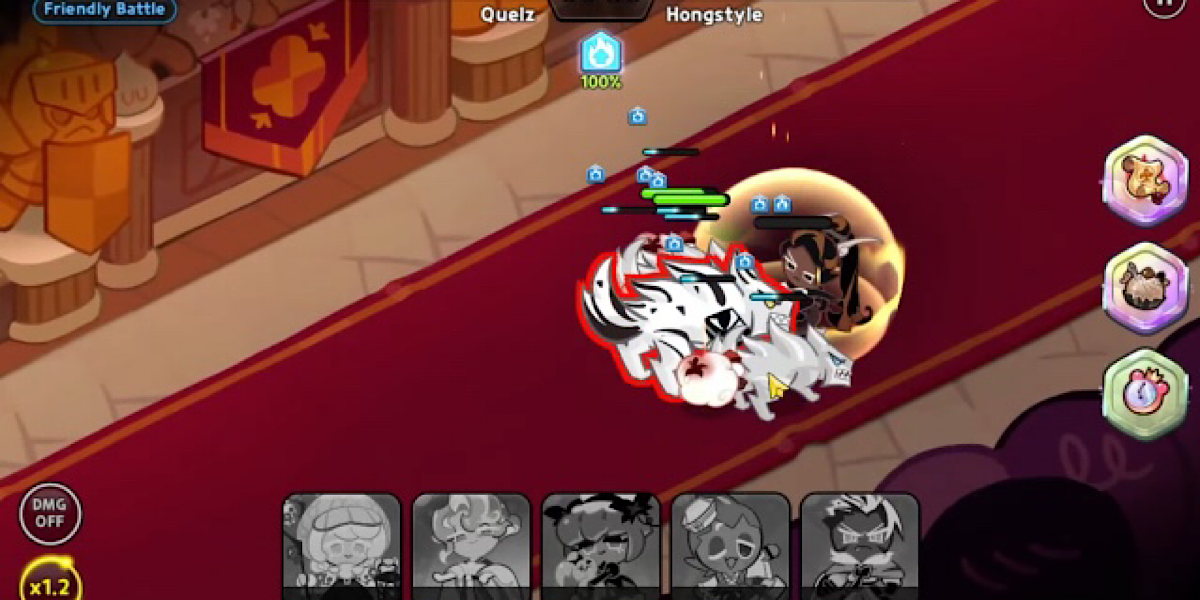The image size is (1200, 600).
Task: Activate the pink alarm clock treasure
Action: click(1145, 394)
